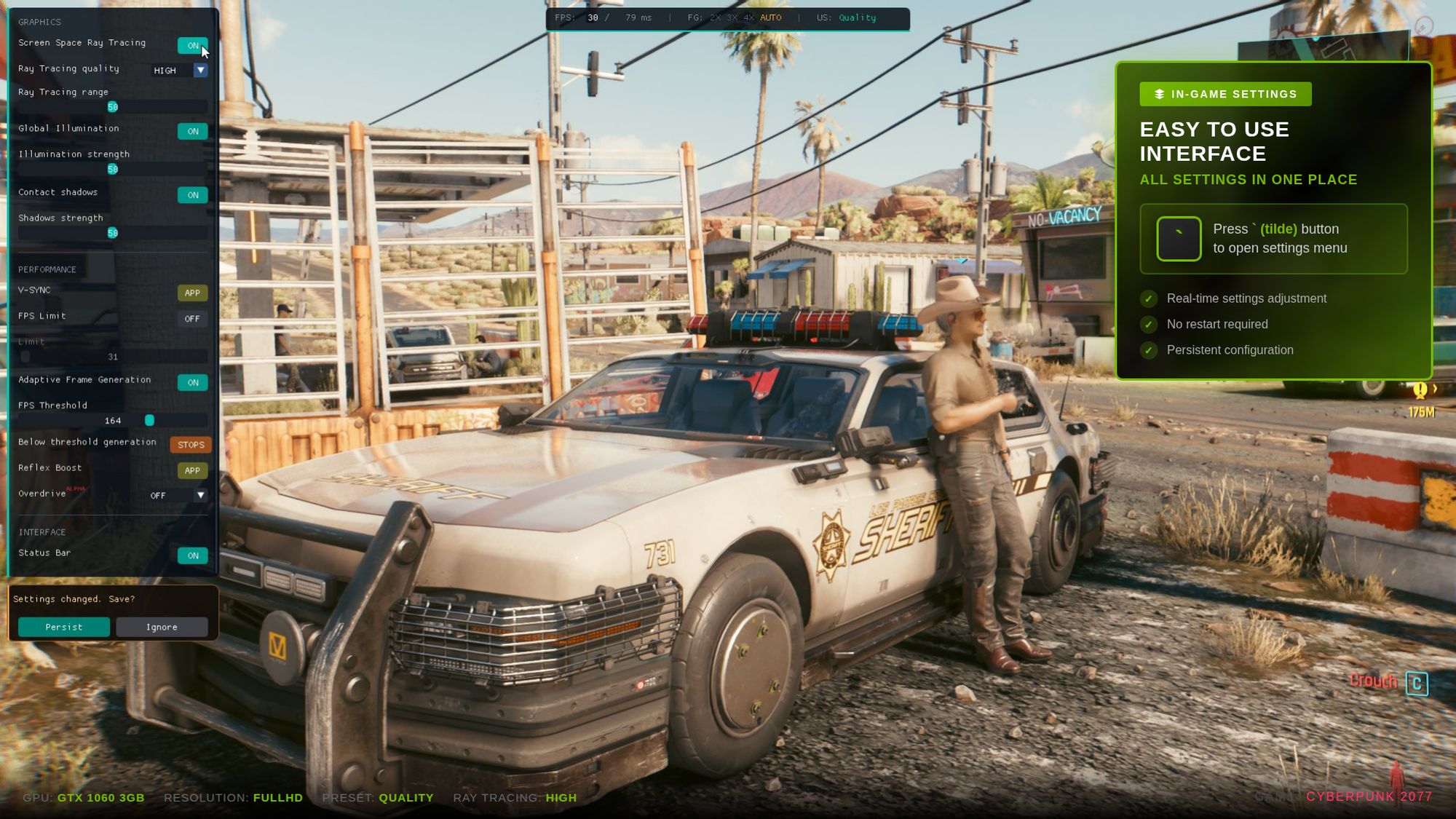This screenshot has height=819, width=1456.
Task: Change the V-SYNC APP setting
Action: 192,293
